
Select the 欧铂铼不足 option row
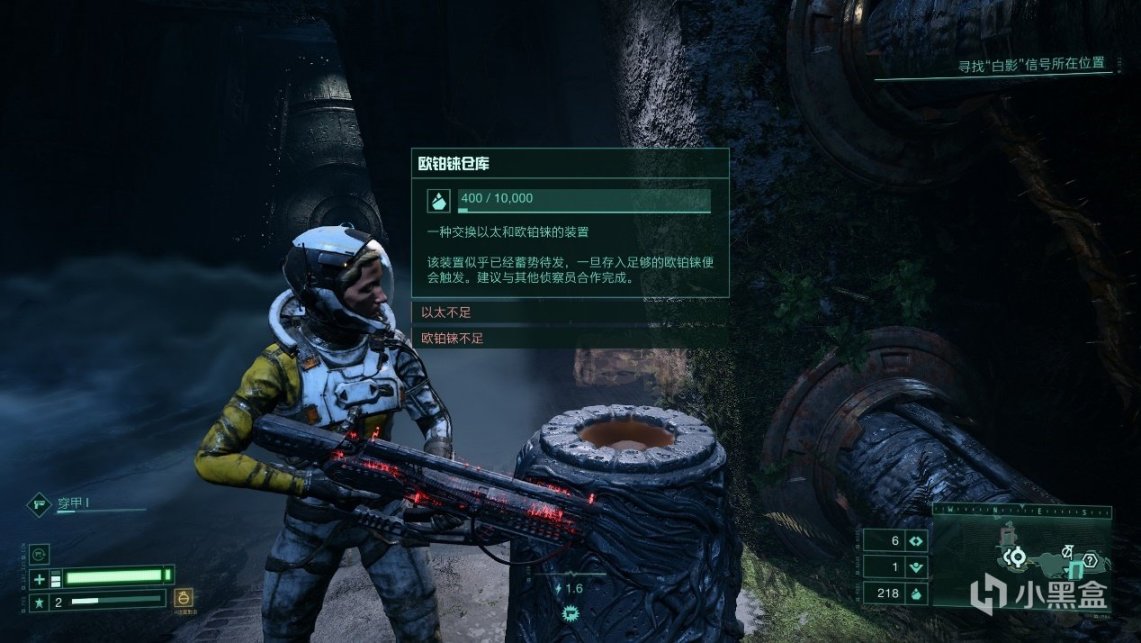tap(570, 338)
